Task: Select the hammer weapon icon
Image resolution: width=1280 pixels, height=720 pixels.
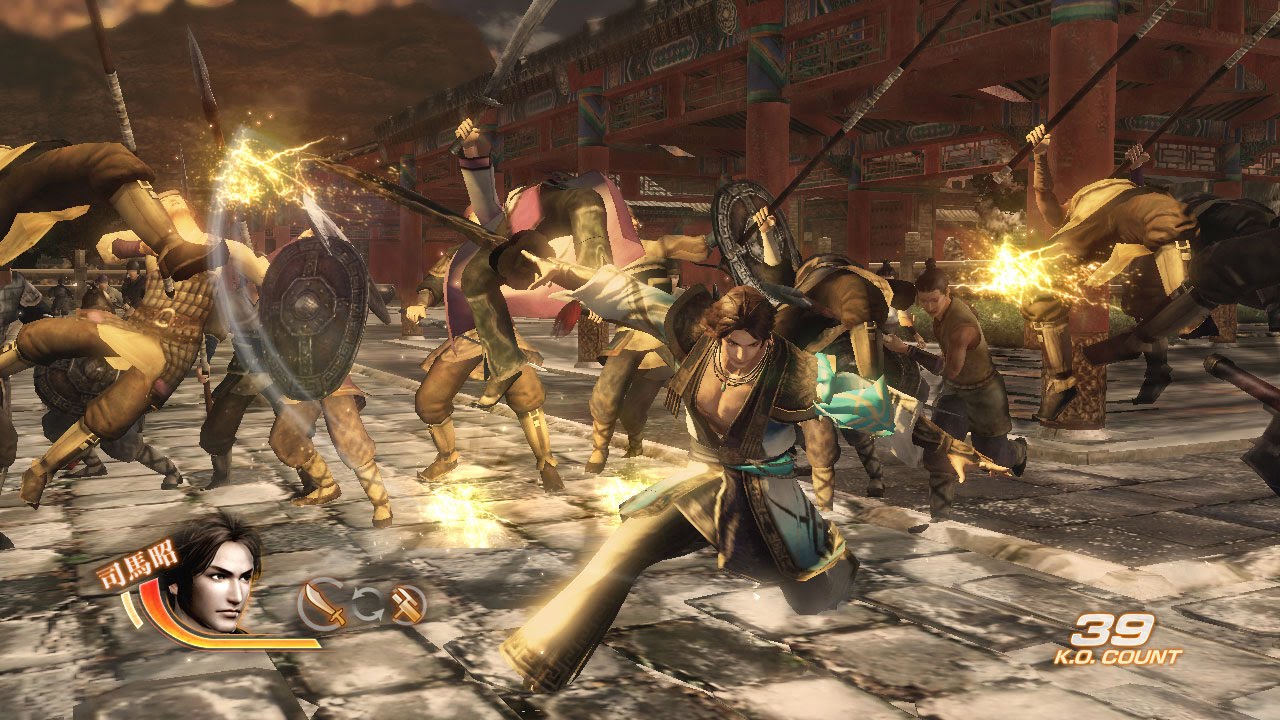Action: [406, 602]
